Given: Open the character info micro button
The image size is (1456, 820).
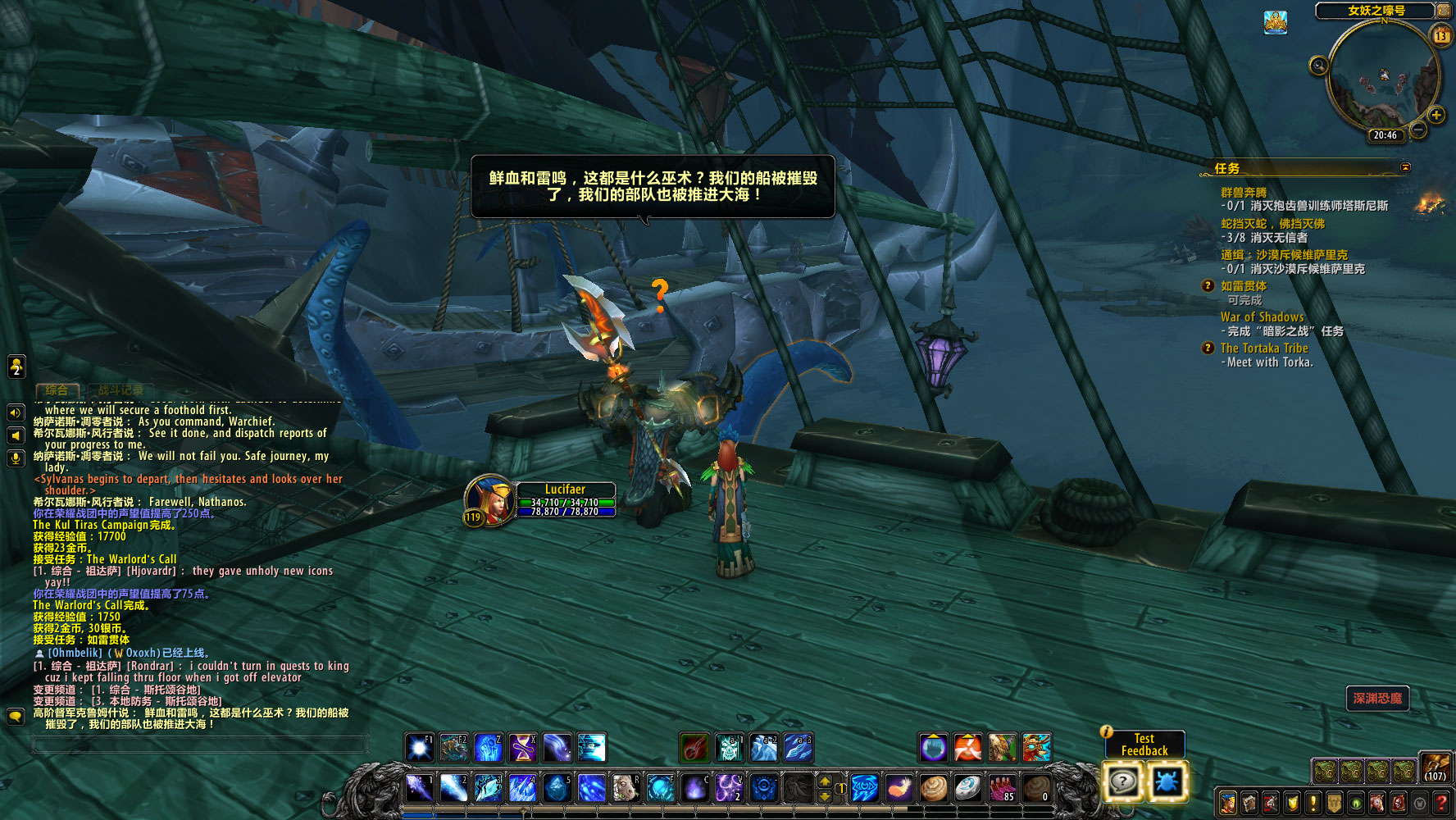Looking at the screenshot, I should (1227, 803).
